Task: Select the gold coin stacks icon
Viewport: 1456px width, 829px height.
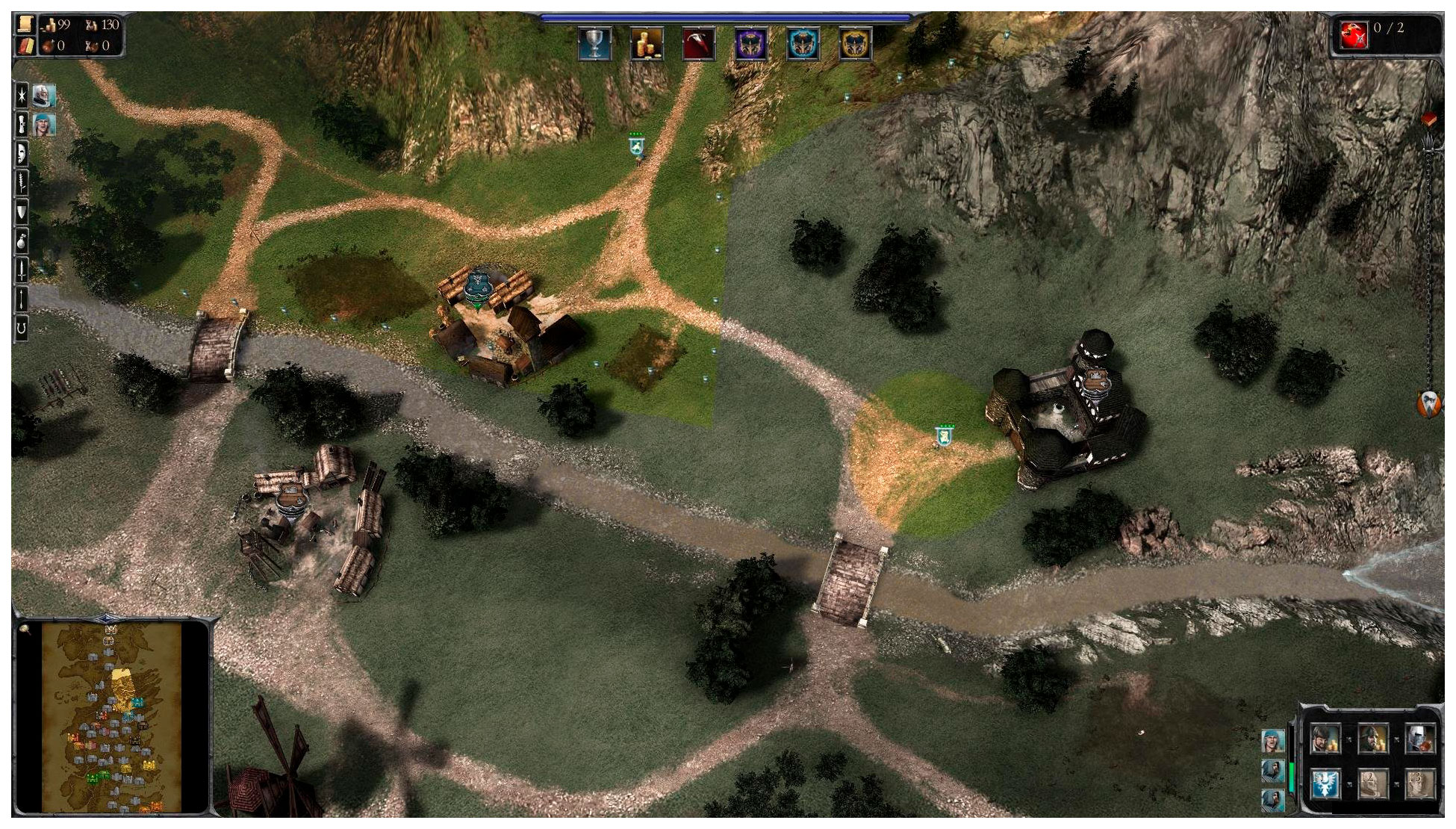Action: [x=647, y=43]
